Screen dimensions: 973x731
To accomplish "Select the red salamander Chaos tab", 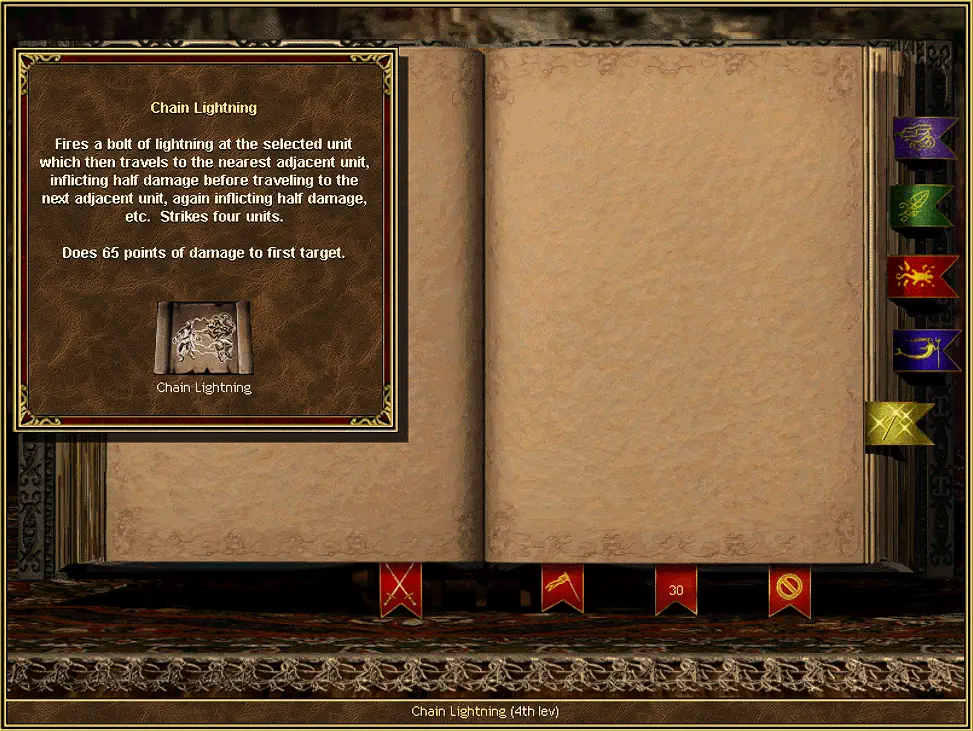I will [x=922, y=277].
